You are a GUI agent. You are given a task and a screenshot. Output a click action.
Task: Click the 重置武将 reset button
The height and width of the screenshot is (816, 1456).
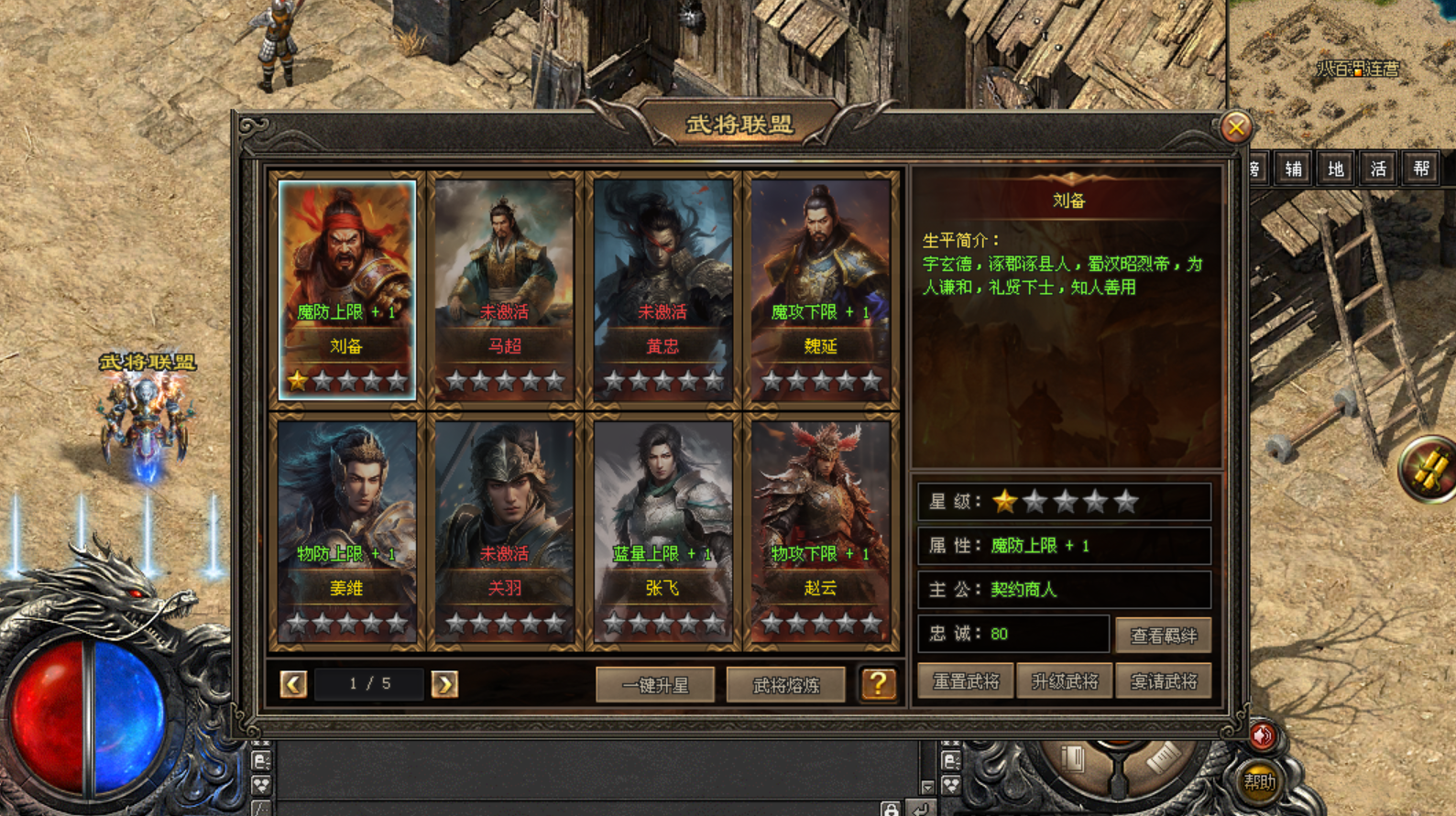965,681
